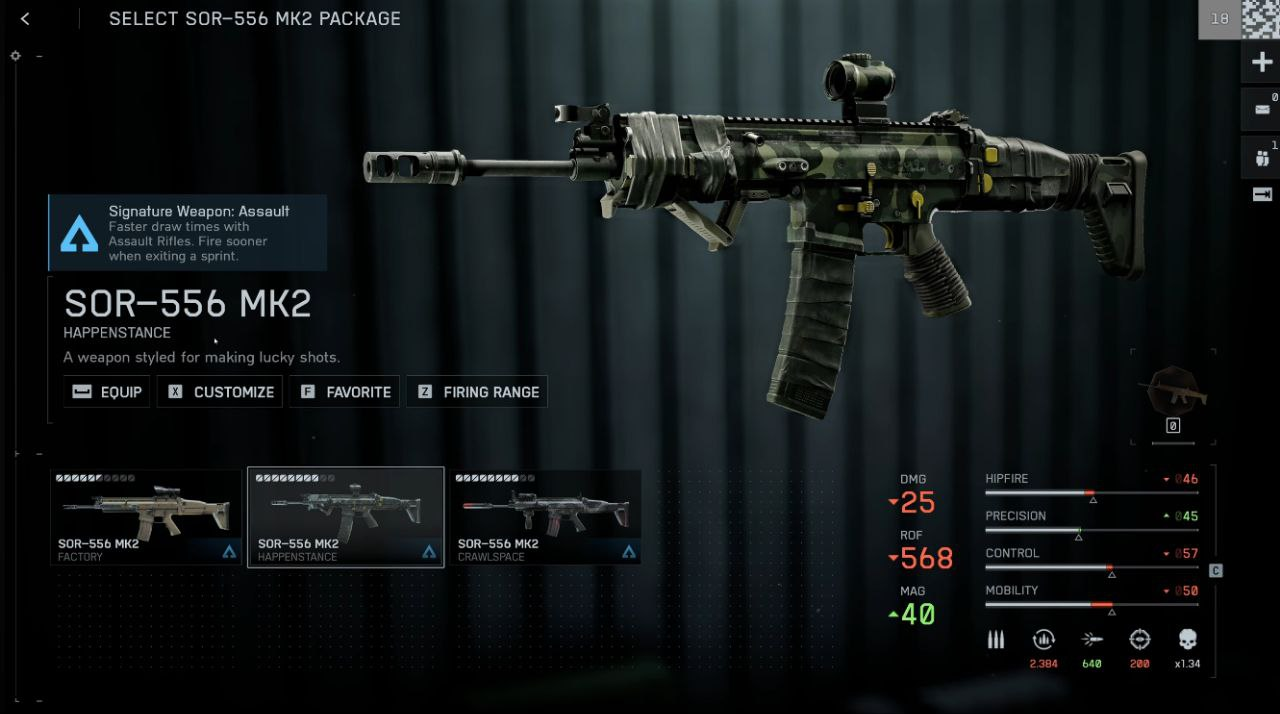1280x714 pixels.
Task: Select the SOR-556 MK2 Happenstance package
Action: pyautogui.click(x=346, y=517)
